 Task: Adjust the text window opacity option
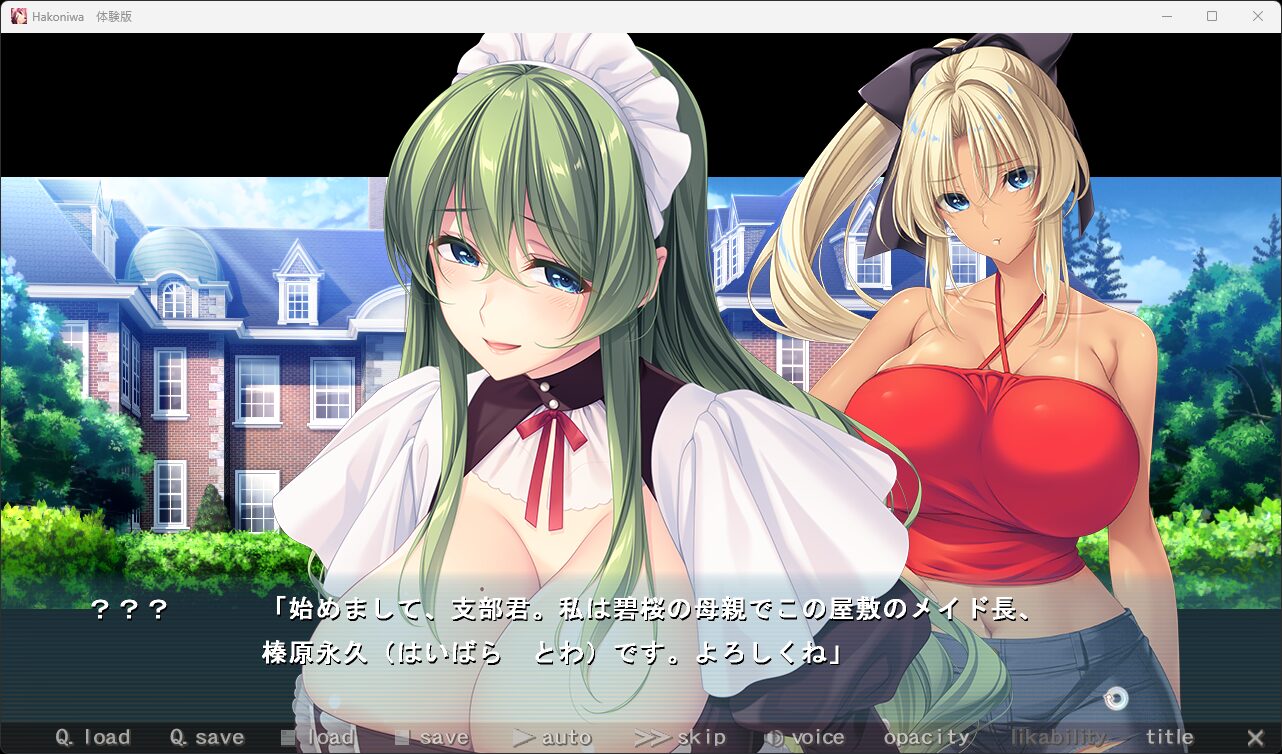click(927, 738)
